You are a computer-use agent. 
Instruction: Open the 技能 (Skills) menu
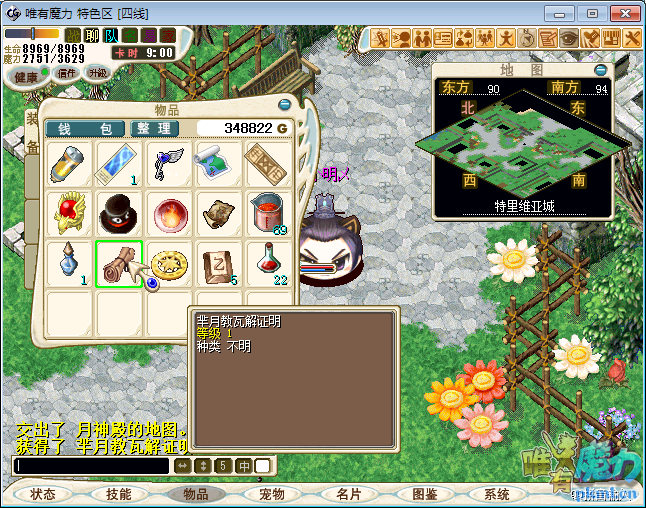(x=119, y=494)
